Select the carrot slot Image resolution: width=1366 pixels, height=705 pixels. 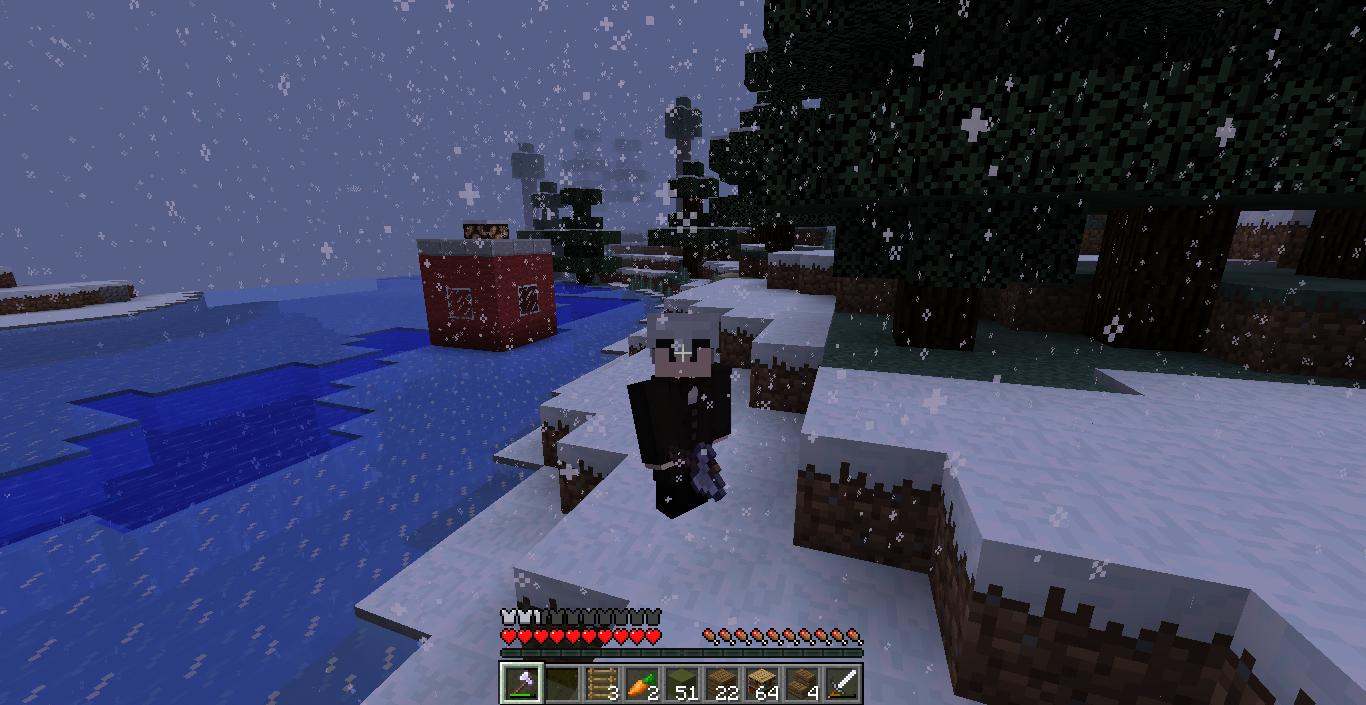click(x=640, y=683)
